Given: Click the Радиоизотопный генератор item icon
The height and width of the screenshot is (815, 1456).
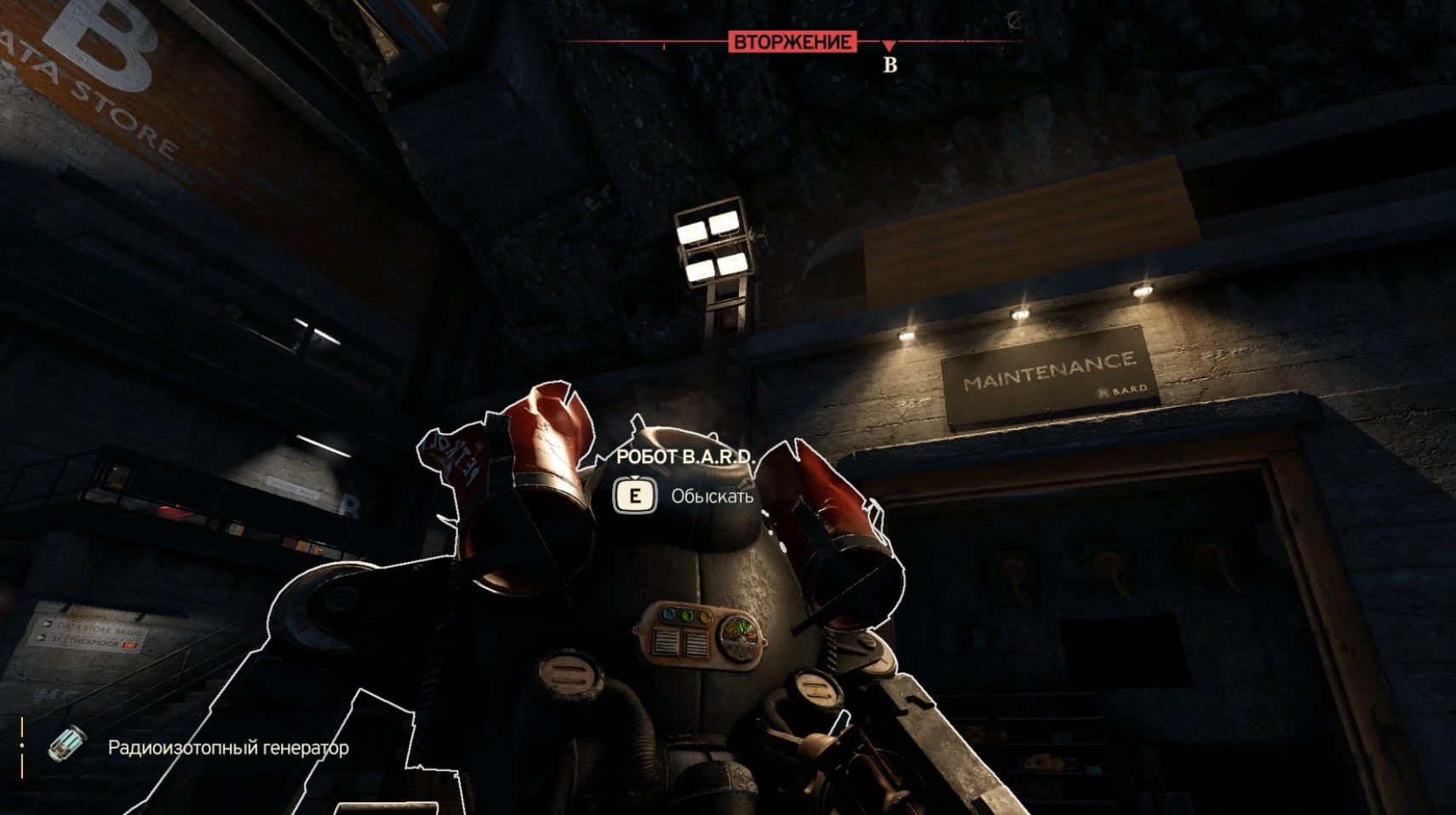Looking at the screenshot, I should coord(67,743).
